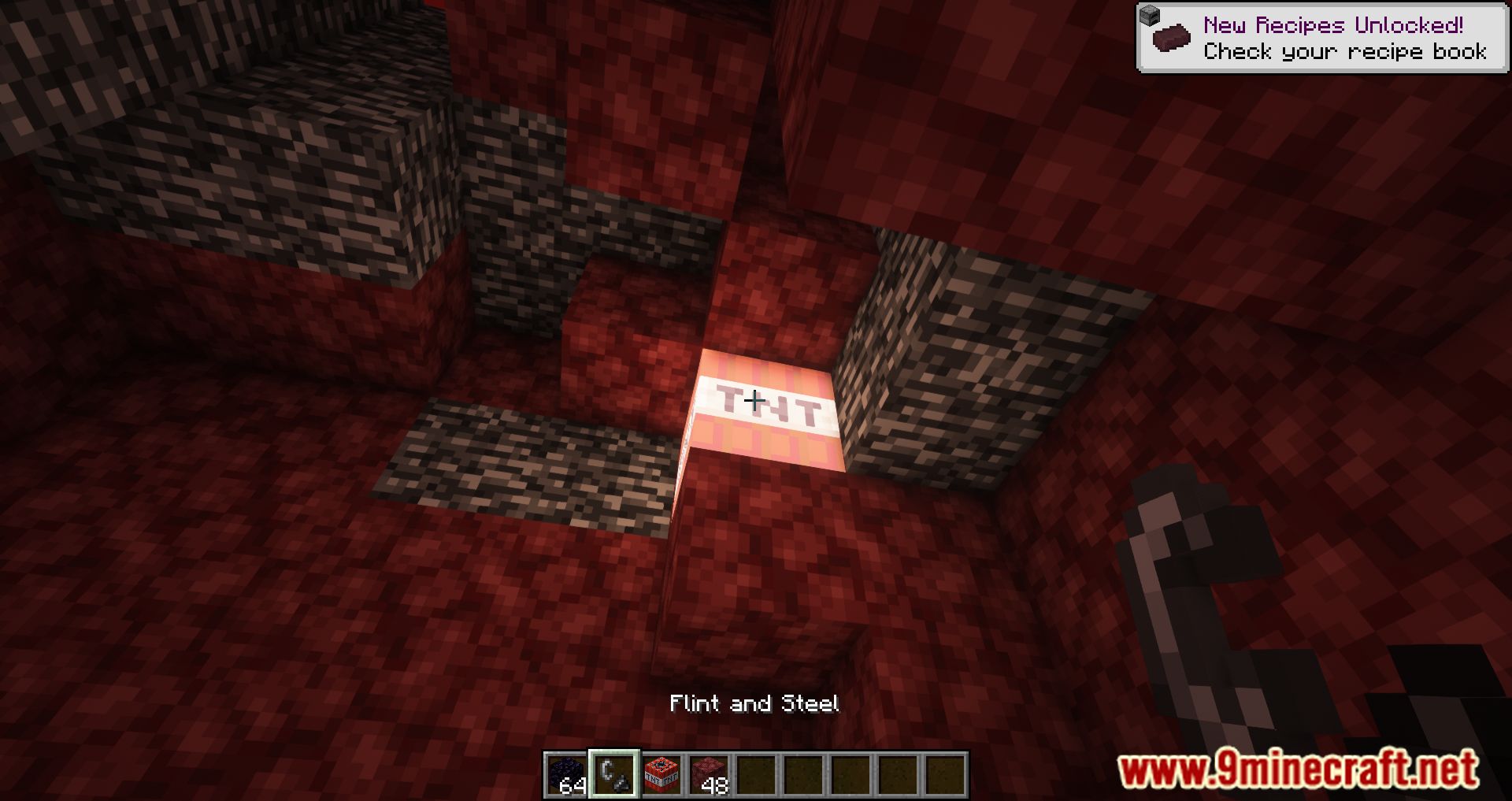1512x801 pixels.
Task: Click the crosshair at screen center
Action: coord(756,401)
